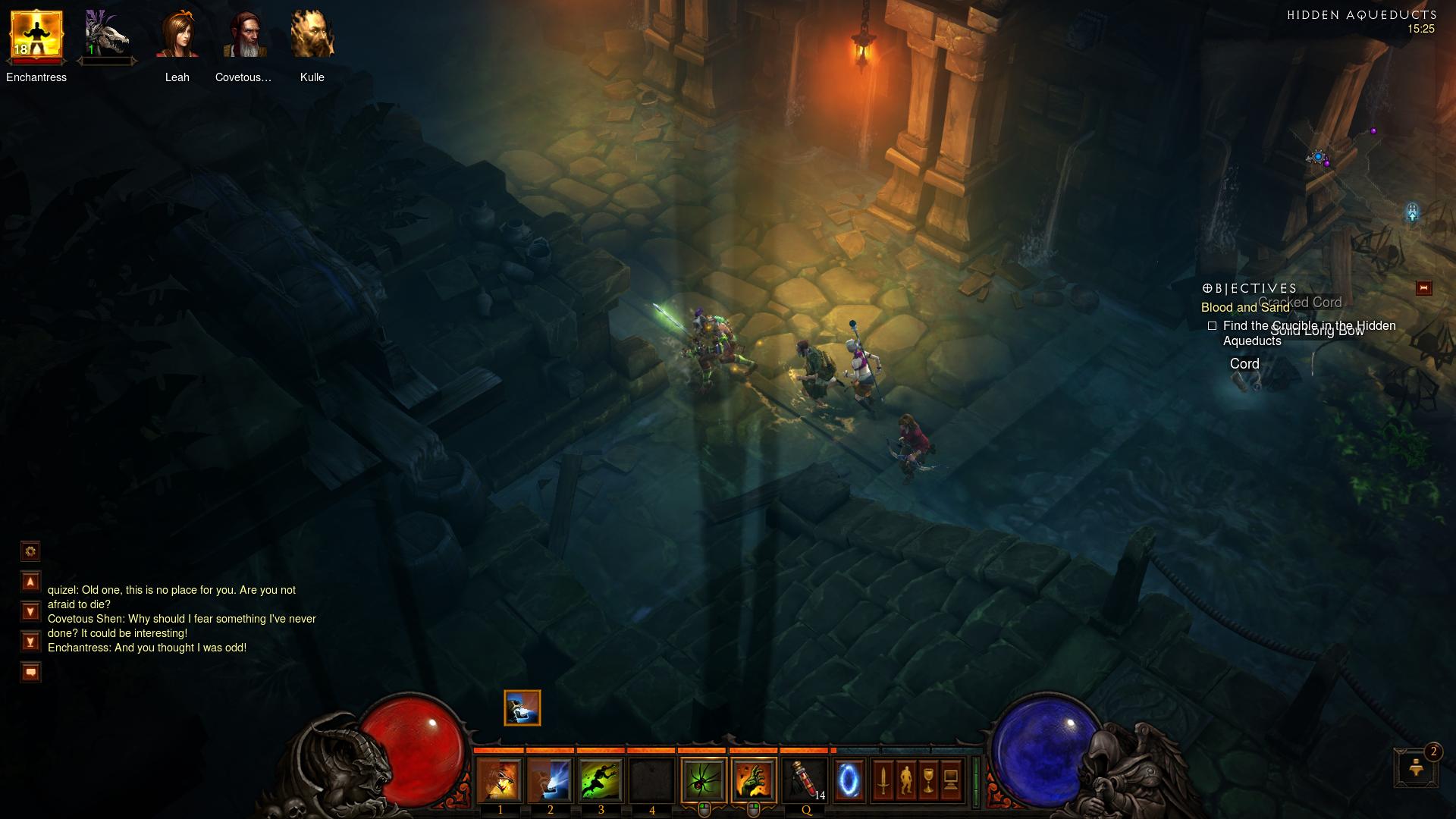Activate the grasping zombie hand skill
Image resolution: width=1456 pixels, height=819 pixels.
click(754, 780)
